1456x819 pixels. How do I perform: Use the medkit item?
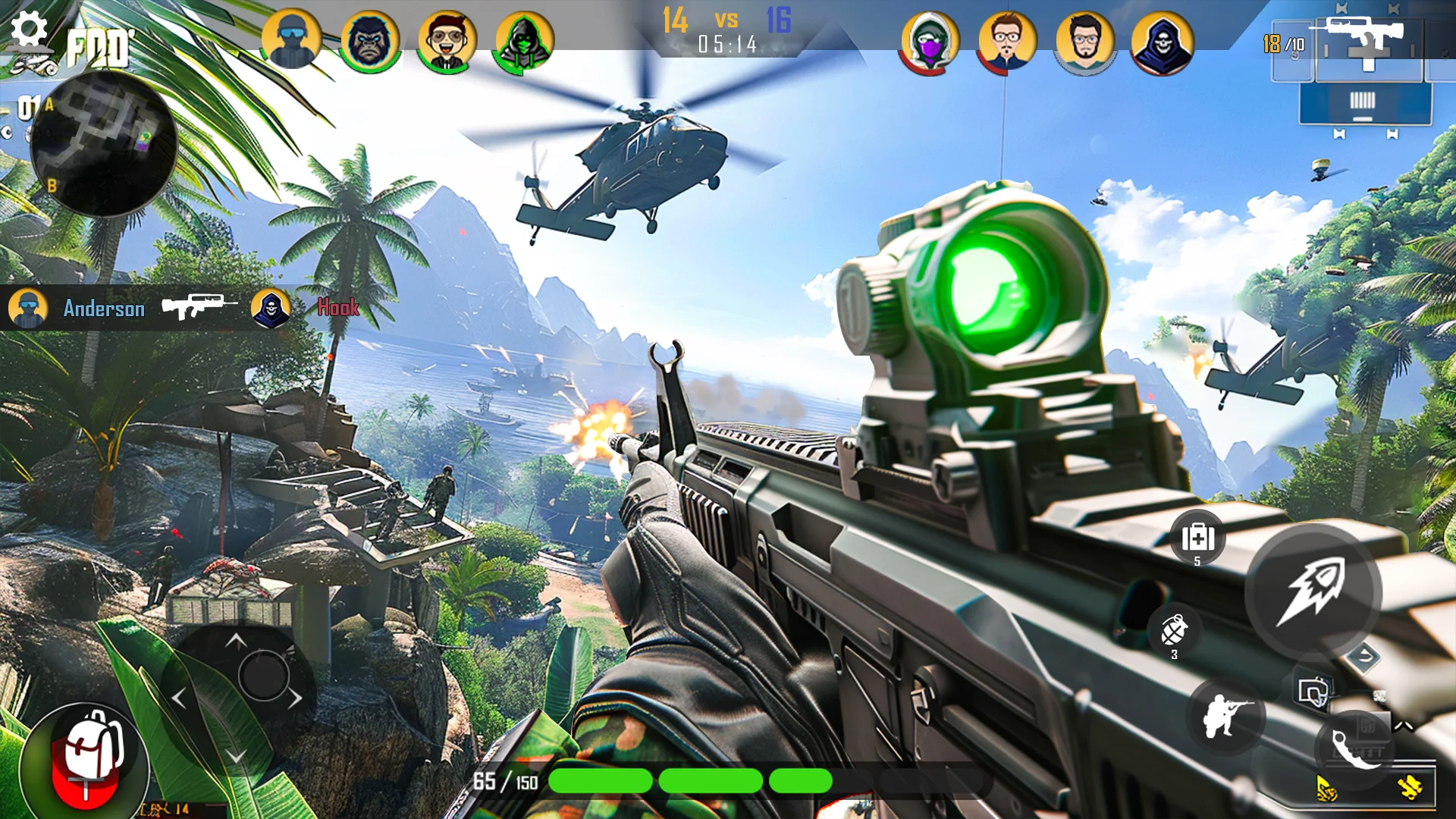coord(1197,539)
